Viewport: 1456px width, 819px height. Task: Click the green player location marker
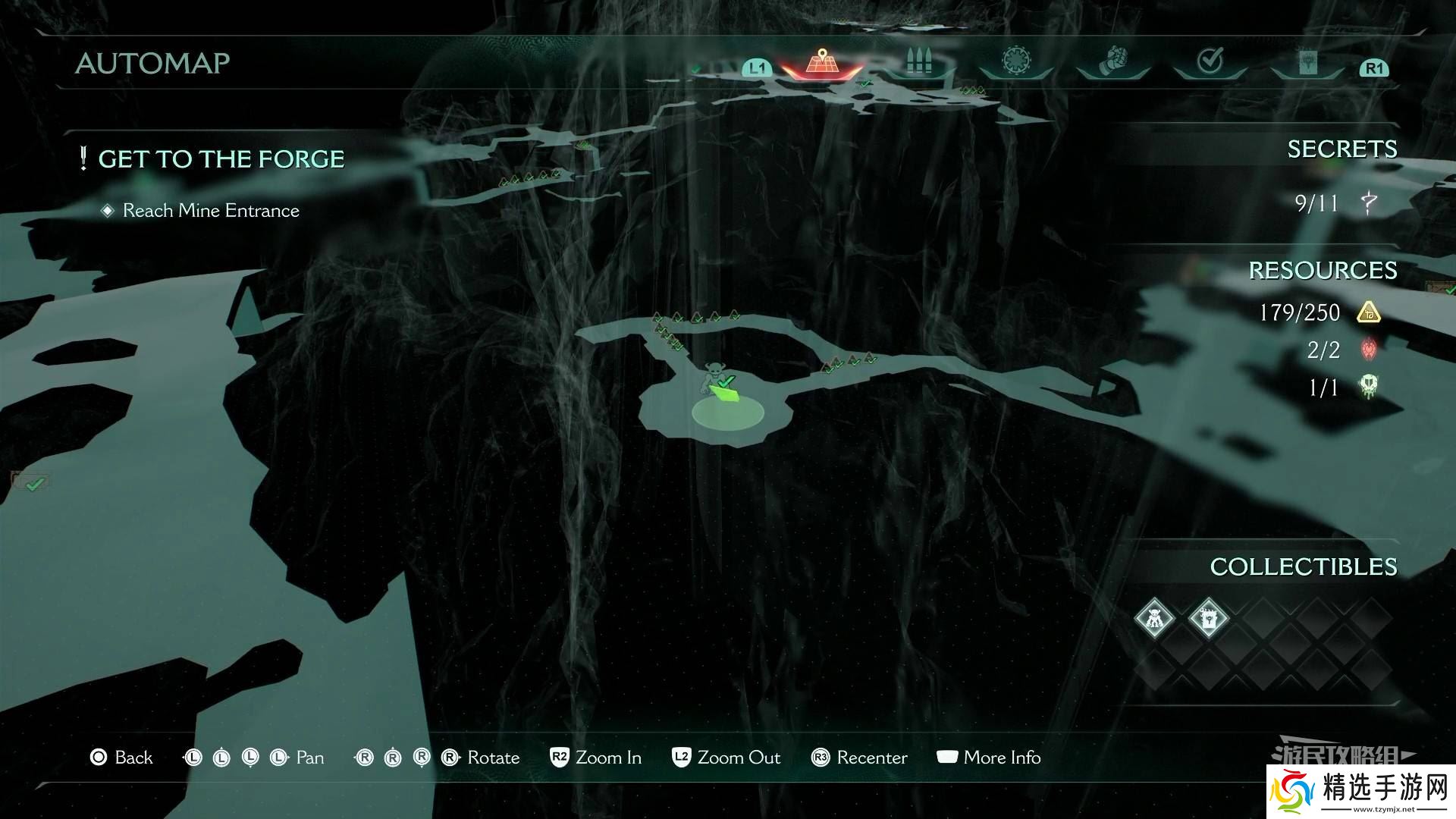click(728, 394)
